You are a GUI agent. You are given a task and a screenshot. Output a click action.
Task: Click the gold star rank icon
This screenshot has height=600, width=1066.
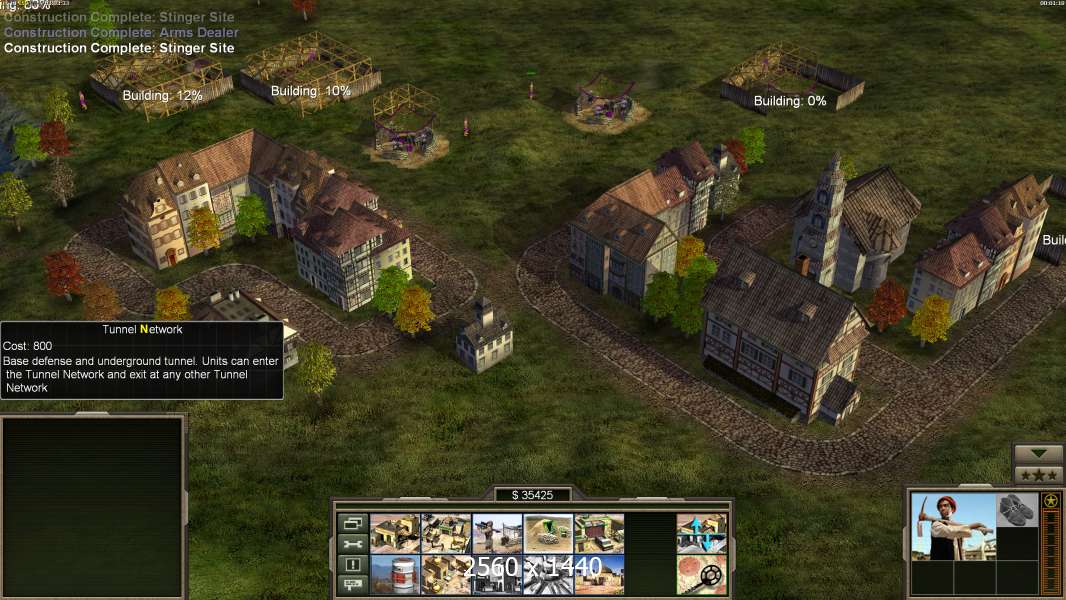coord(1050,501)
